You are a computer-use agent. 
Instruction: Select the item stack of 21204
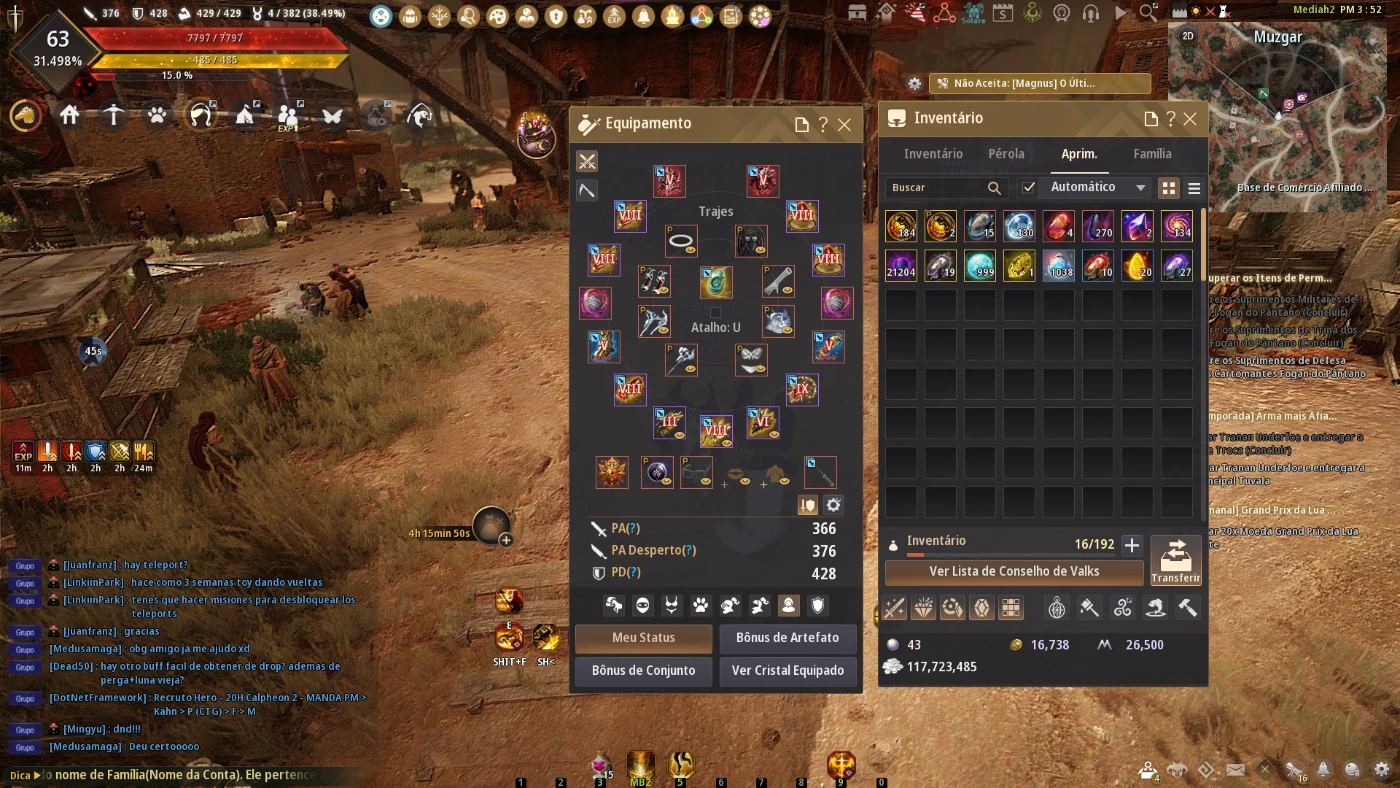click(900, 265)
